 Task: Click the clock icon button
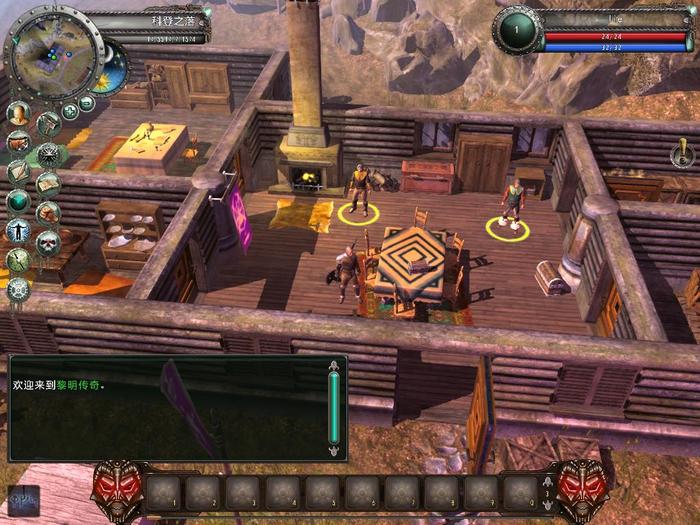click(17, 260)
